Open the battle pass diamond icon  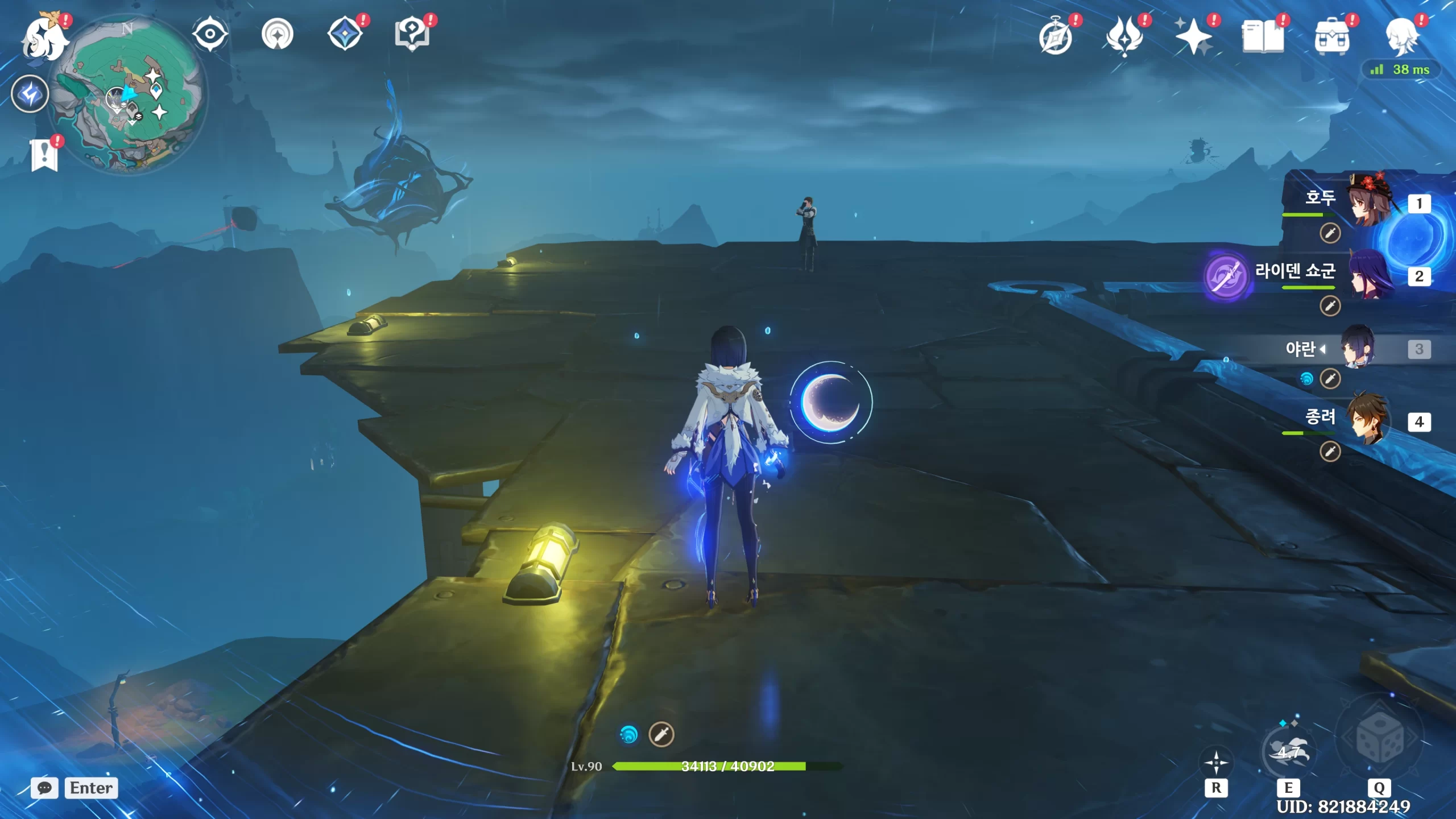(345, 34)
